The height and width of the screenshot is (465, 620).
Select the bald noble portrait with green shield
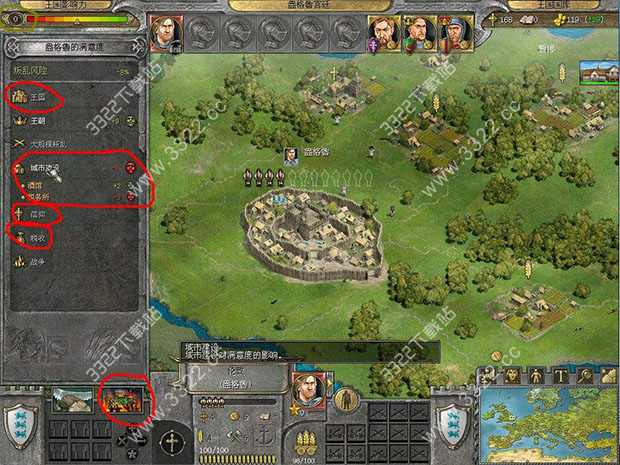[417, 32]
